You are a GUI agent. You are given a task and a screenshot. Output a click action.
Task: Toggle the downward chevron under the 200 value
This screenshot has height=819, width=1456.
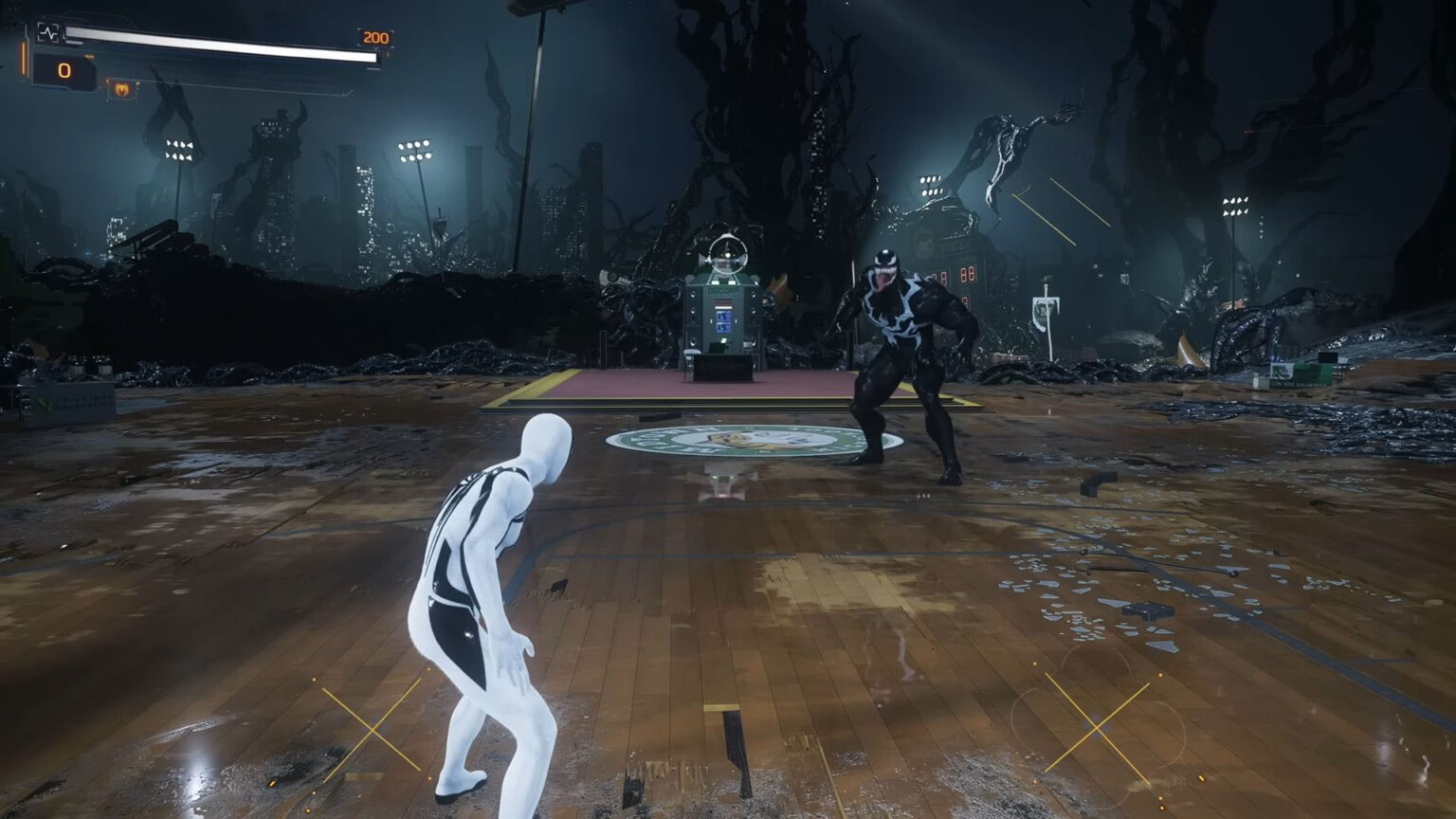377,48
